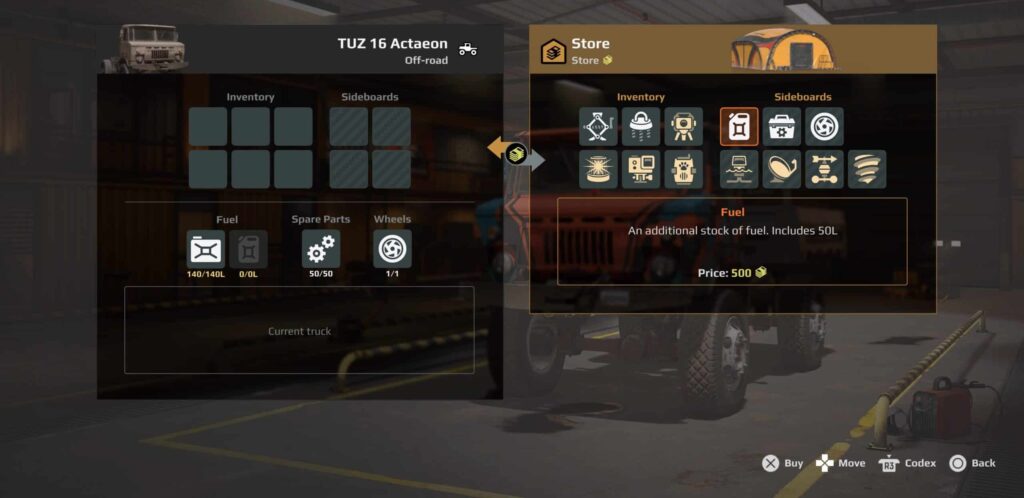This screenshot has height=498, width=1024.
Task: Pick the weather vane store item
Action: (x=824, y=169)
